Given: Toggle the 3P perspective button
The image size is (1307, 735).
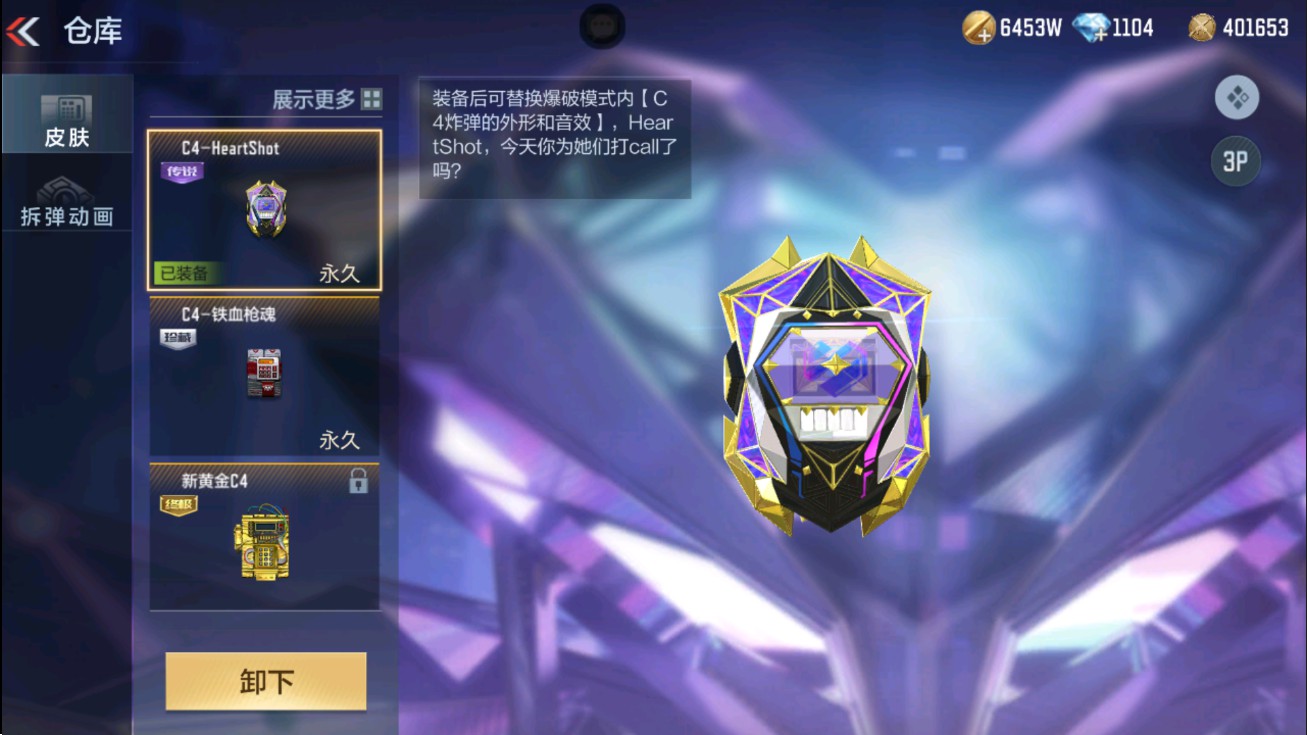Looking at the screenshot, I should click(x=1236, y=162).
